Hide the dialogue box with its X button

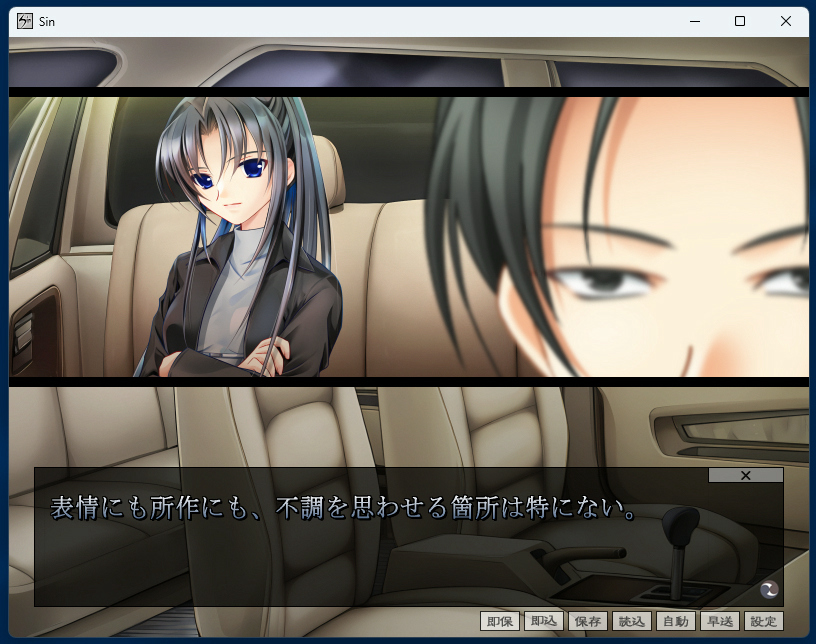(x=745, y=476)
